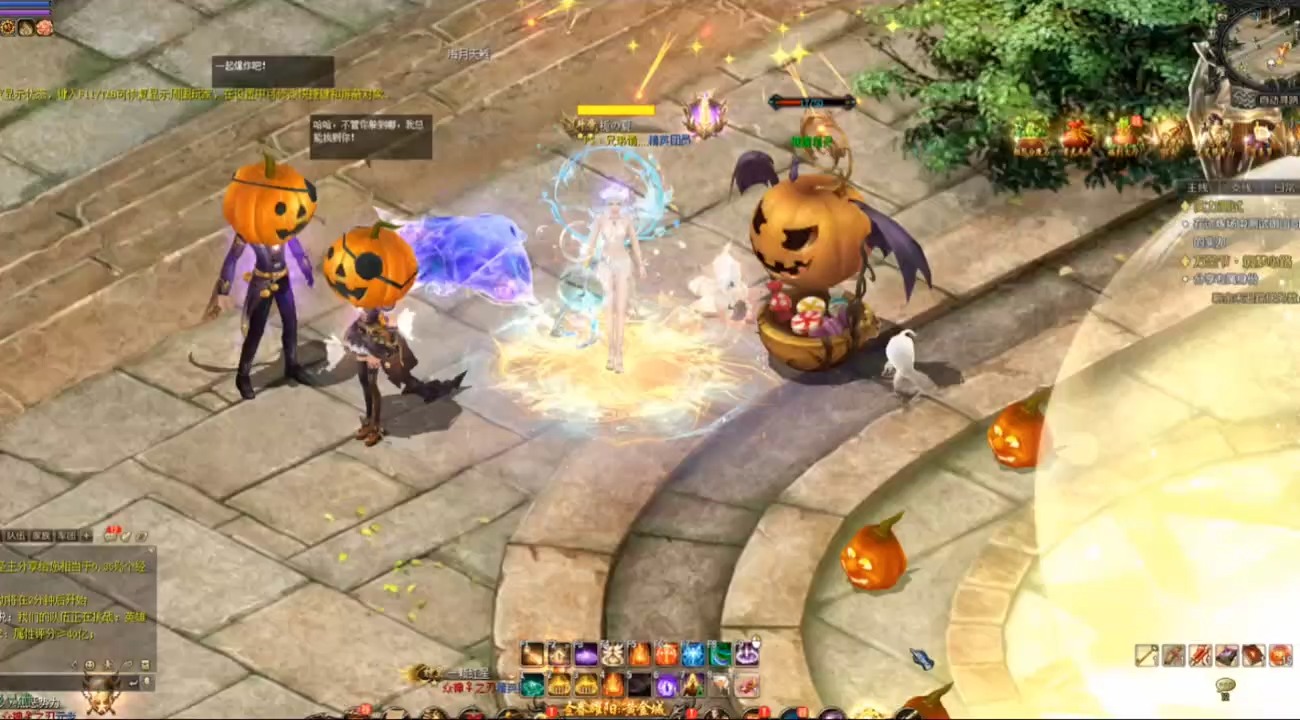Select the F1 attack skill on the skill bar
This screenshot has height=720, width=1300.
pyautogui.click(x=530, y=653)
